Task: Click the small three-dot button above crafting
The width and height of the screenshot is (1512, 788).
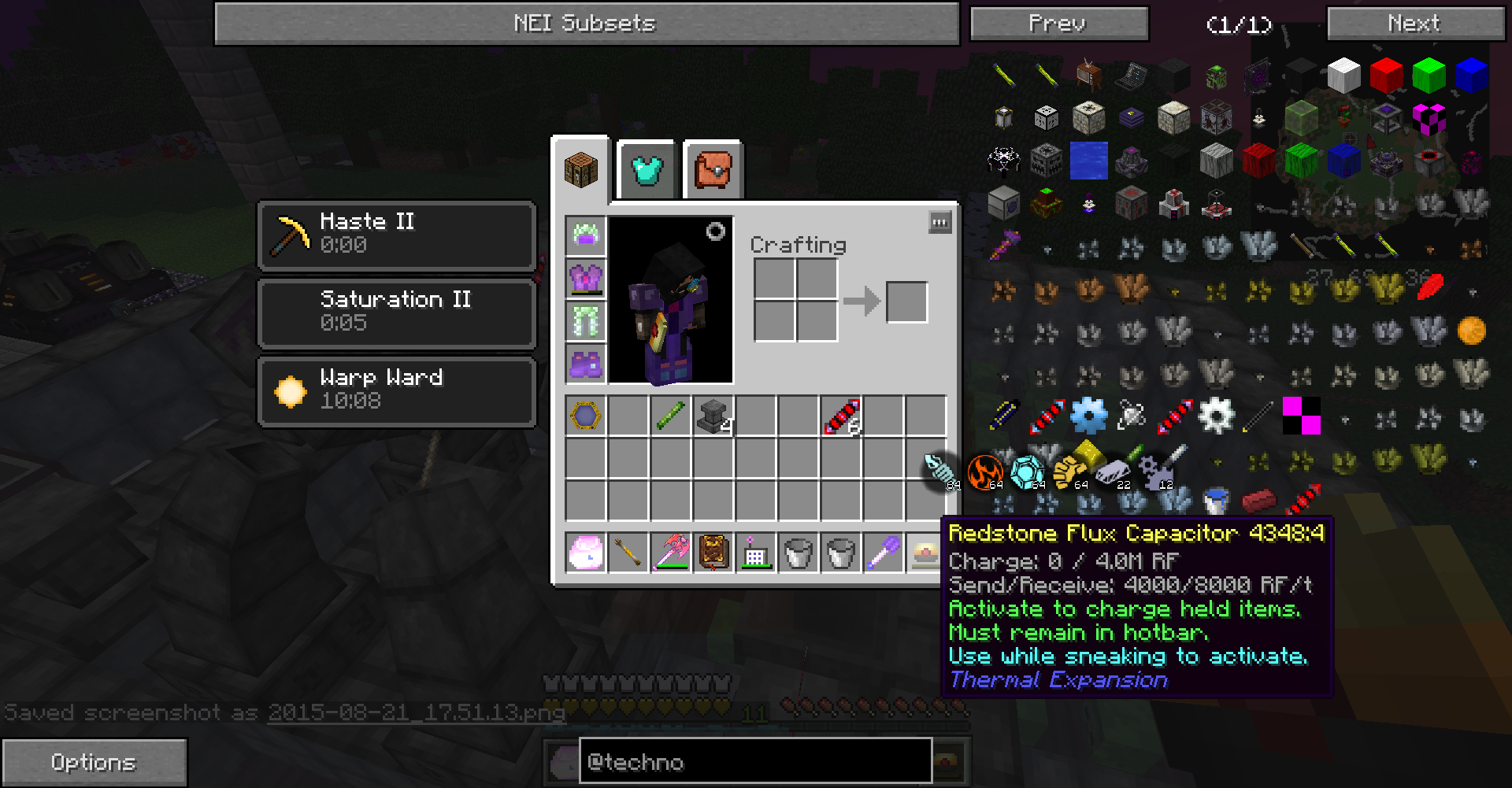Action: pyautogui.click(x=939, y=223)
